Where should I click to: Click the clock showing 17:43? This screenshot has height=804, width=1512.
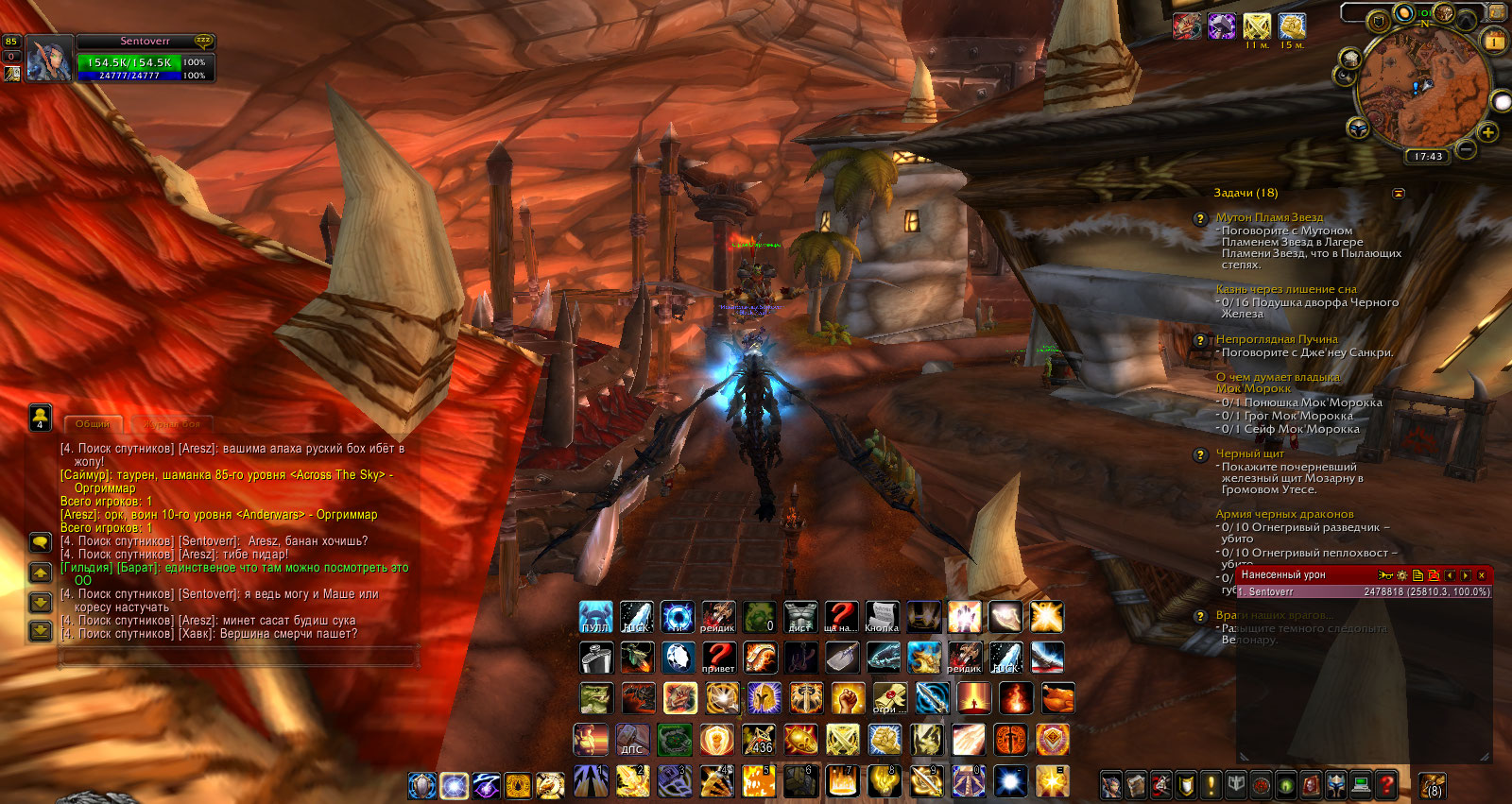tap(1428, 157)
